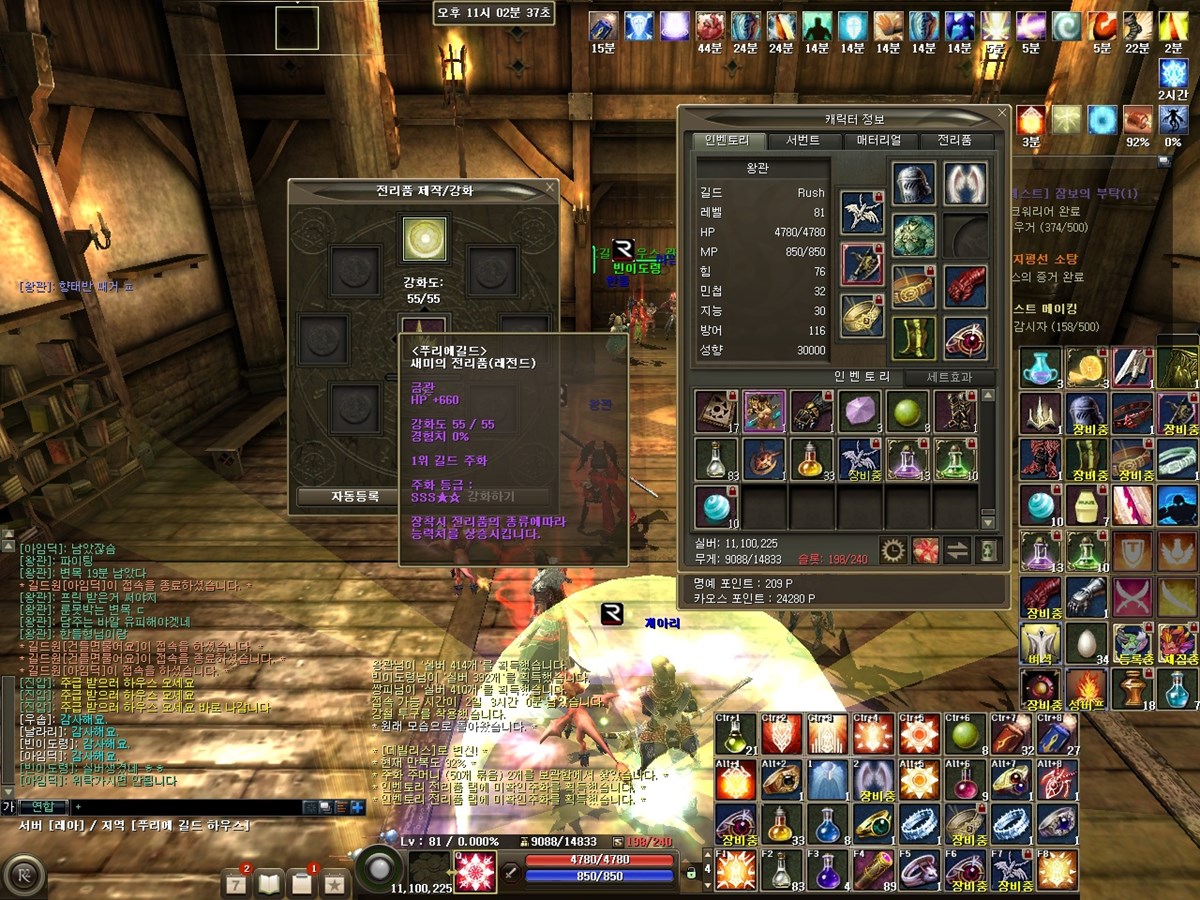Select the yellow potion stack of 33
Screen dimensions: 1200x900
click(812, 459)
